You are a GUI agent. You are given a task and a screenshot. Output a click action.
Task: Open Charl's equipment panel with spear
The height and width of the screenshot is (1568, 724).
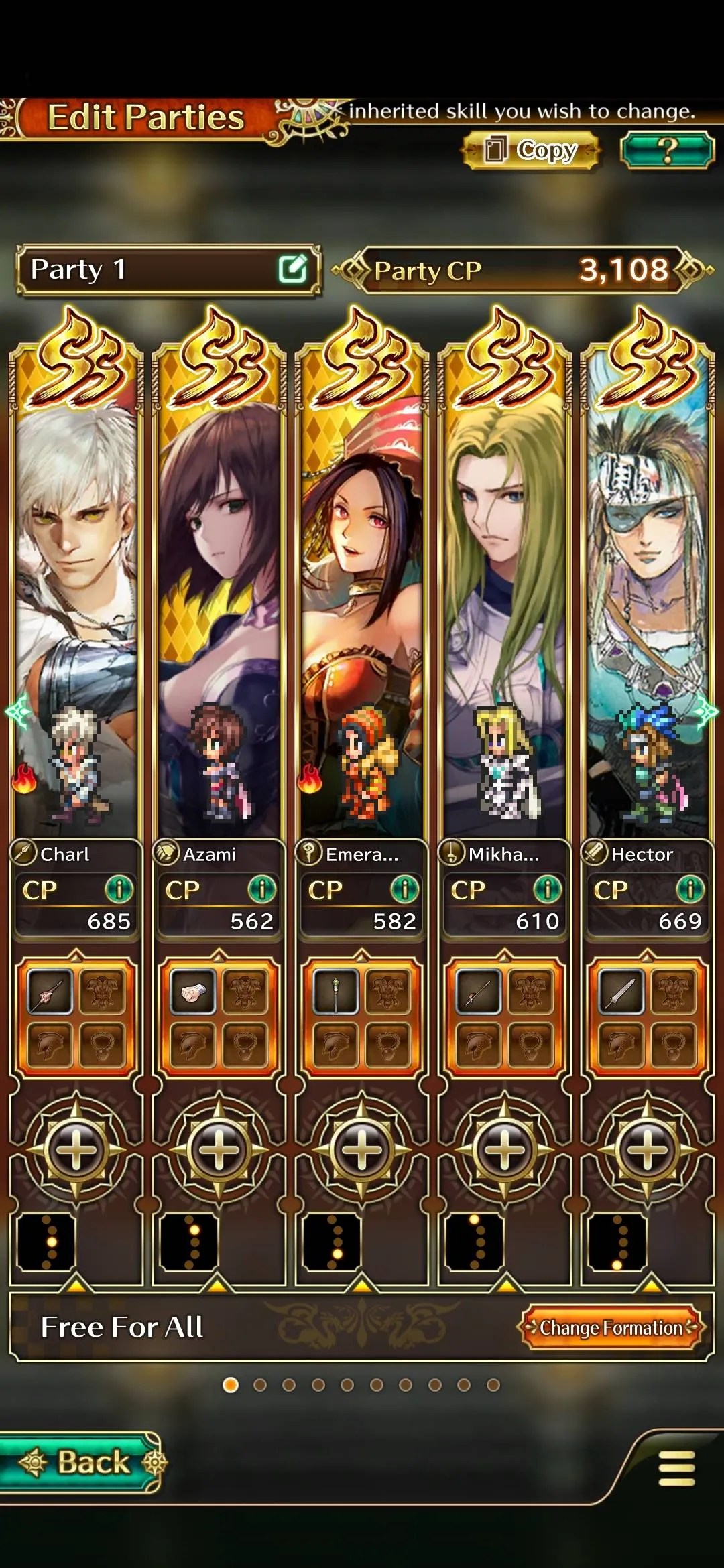click(76, 1018)
